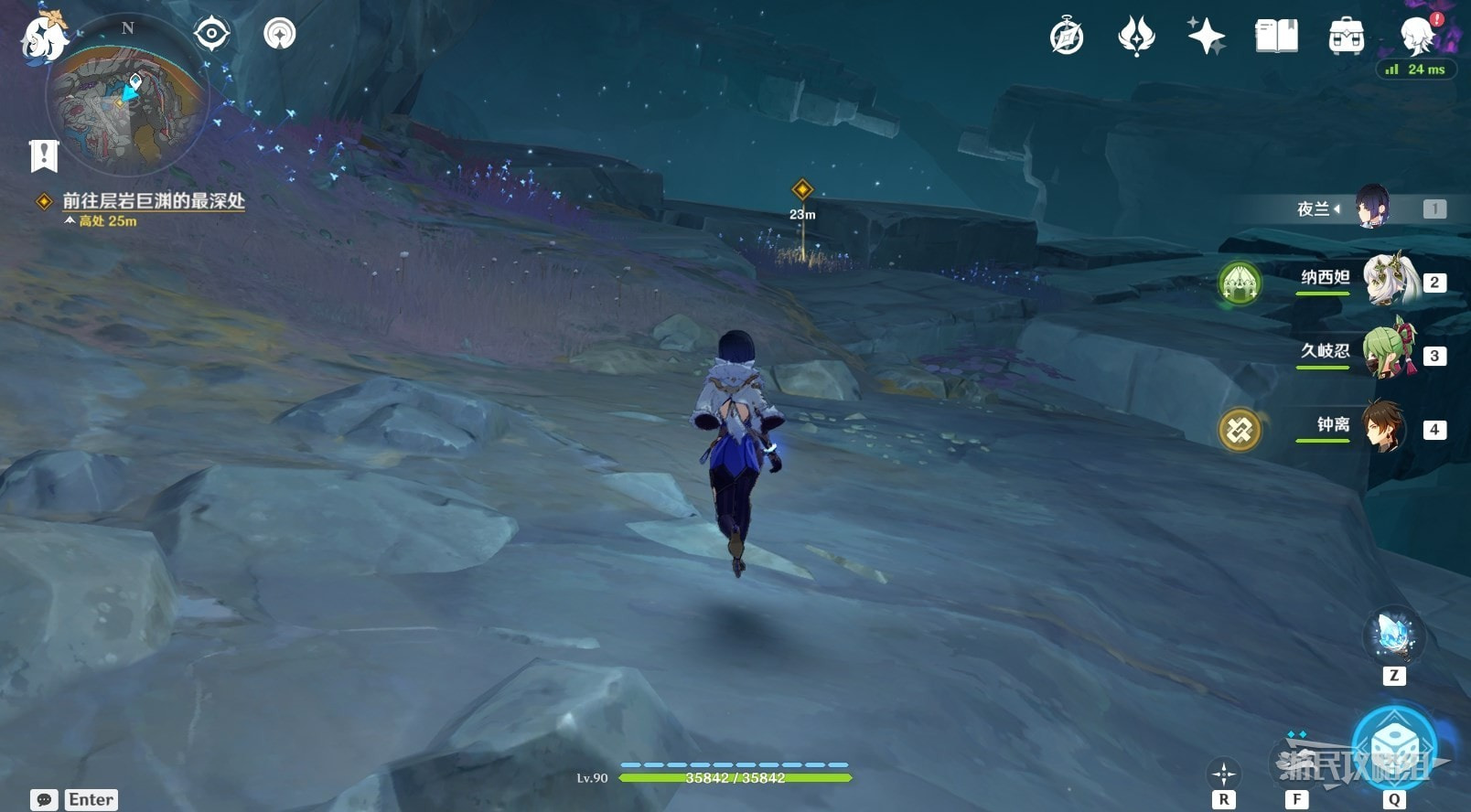1471x812 pixels.
Task: Activate 夜兰's elemental burst dice icon
Action: point(1393,743)
